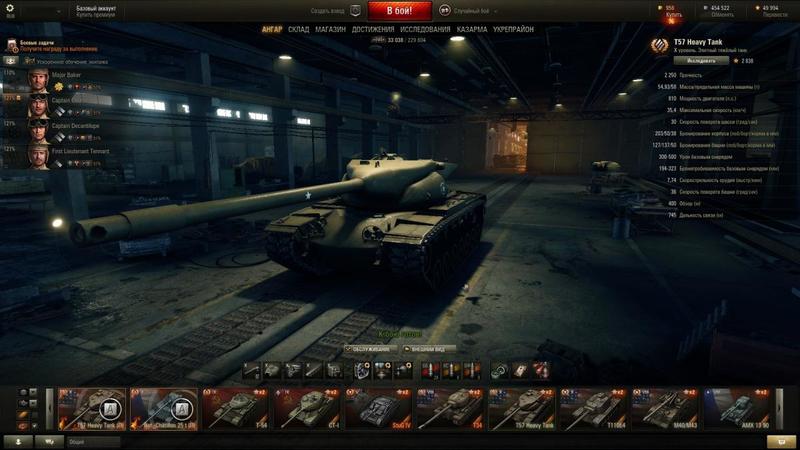800x450 pixels.
Task: Click the Обслуживание service button
Action: coord(368,349)
